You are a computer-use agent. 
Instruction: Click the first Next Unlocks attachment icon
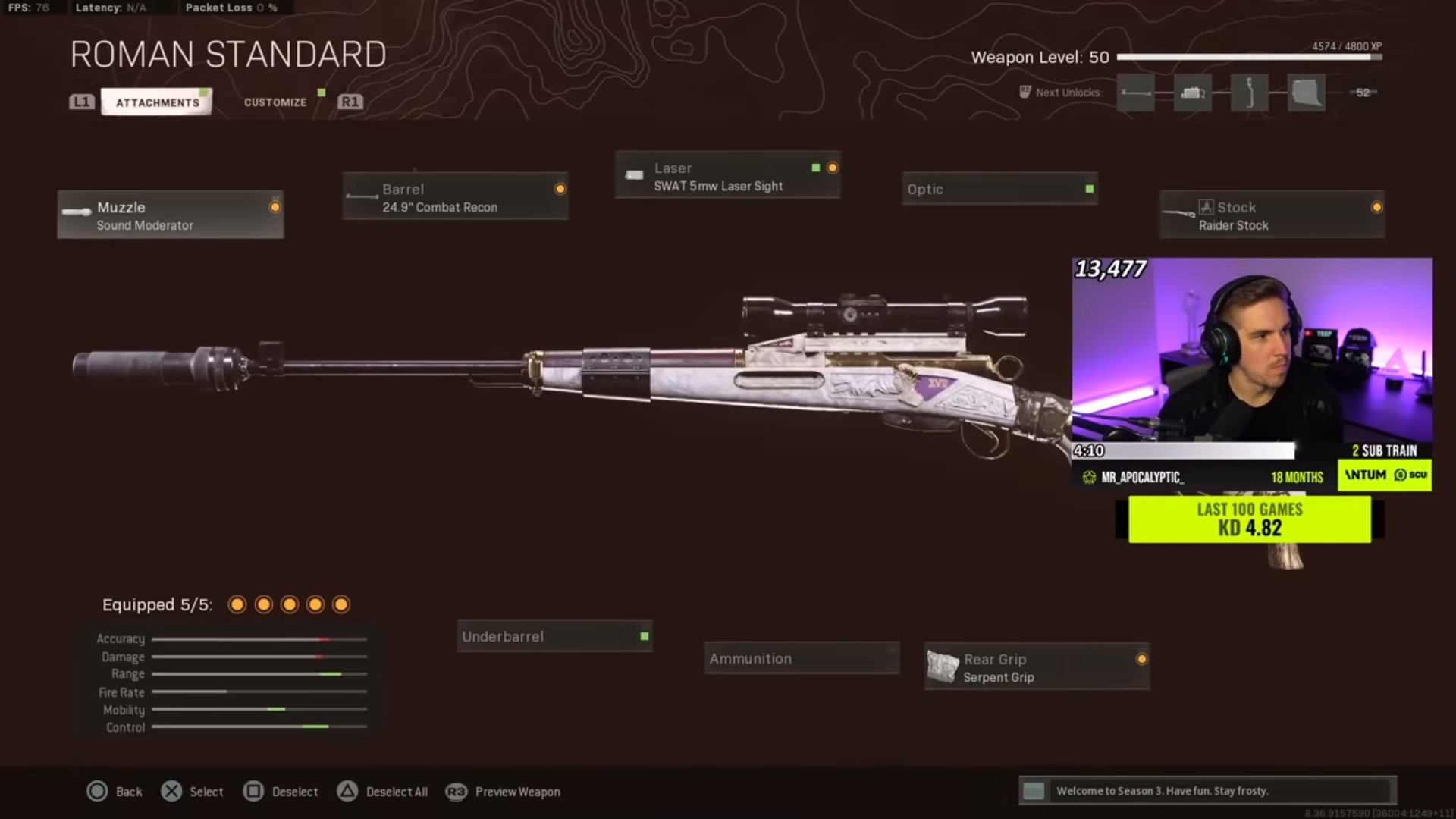tap(1135, 93)
